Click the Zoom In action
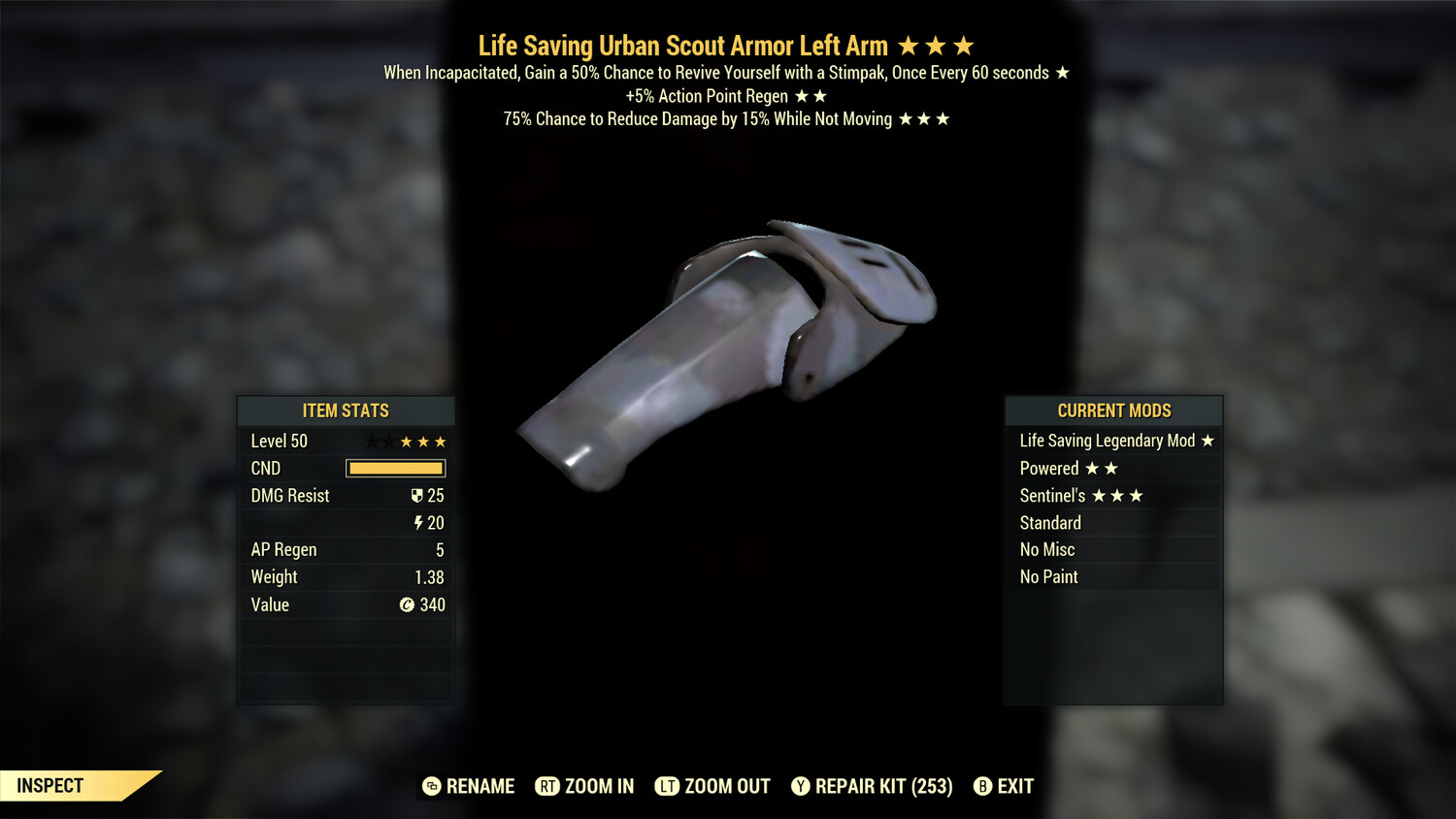The height and width of the screenshot is (819, 1456). (x=585, y=786)
